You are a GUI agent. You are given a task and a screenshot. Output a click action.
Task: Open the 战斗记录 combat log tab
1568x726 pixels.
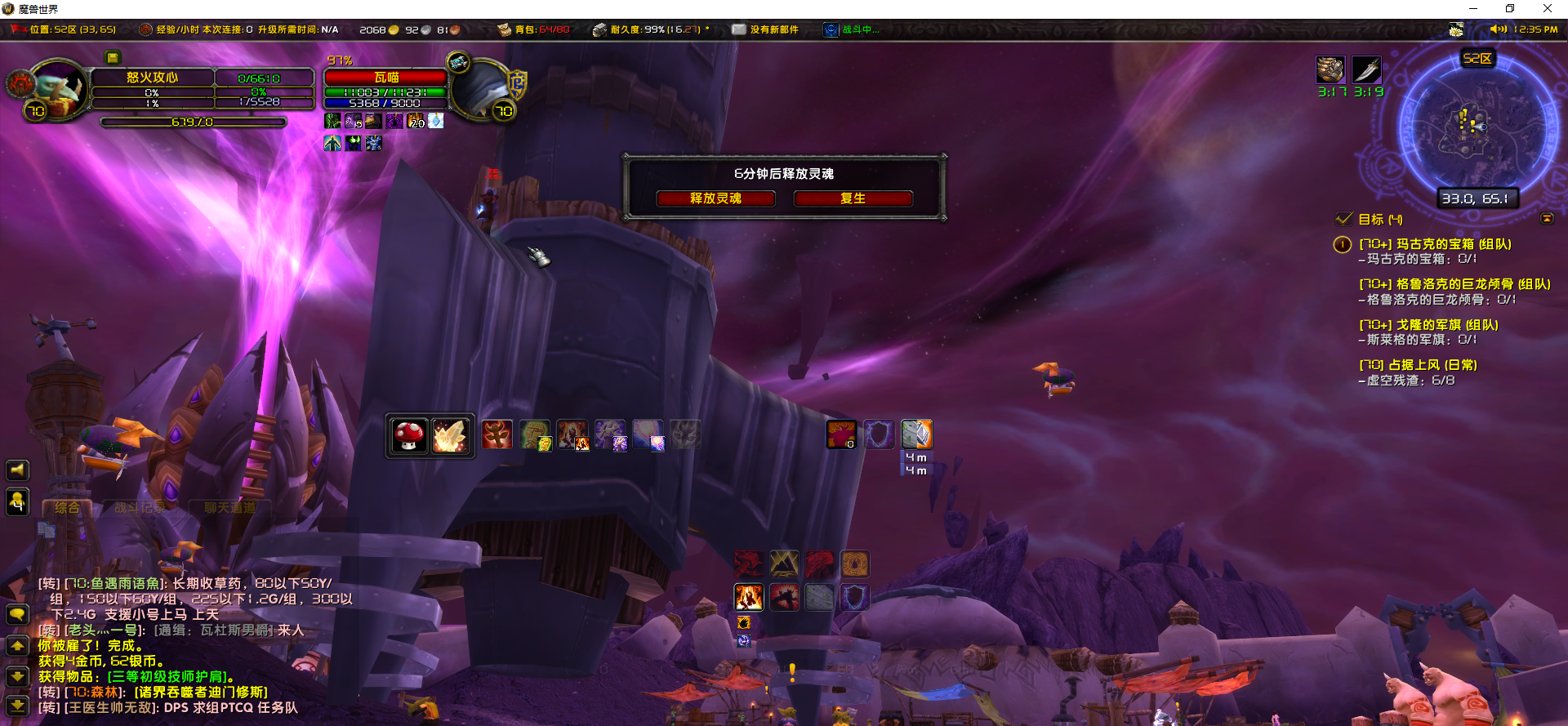(x=140, y=508)
